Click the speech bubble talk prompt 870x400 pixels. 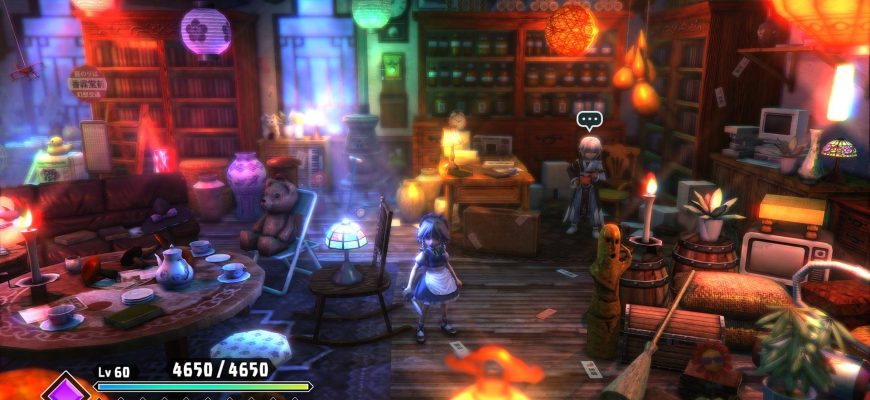pyautogui.click(x=589, y=121)
